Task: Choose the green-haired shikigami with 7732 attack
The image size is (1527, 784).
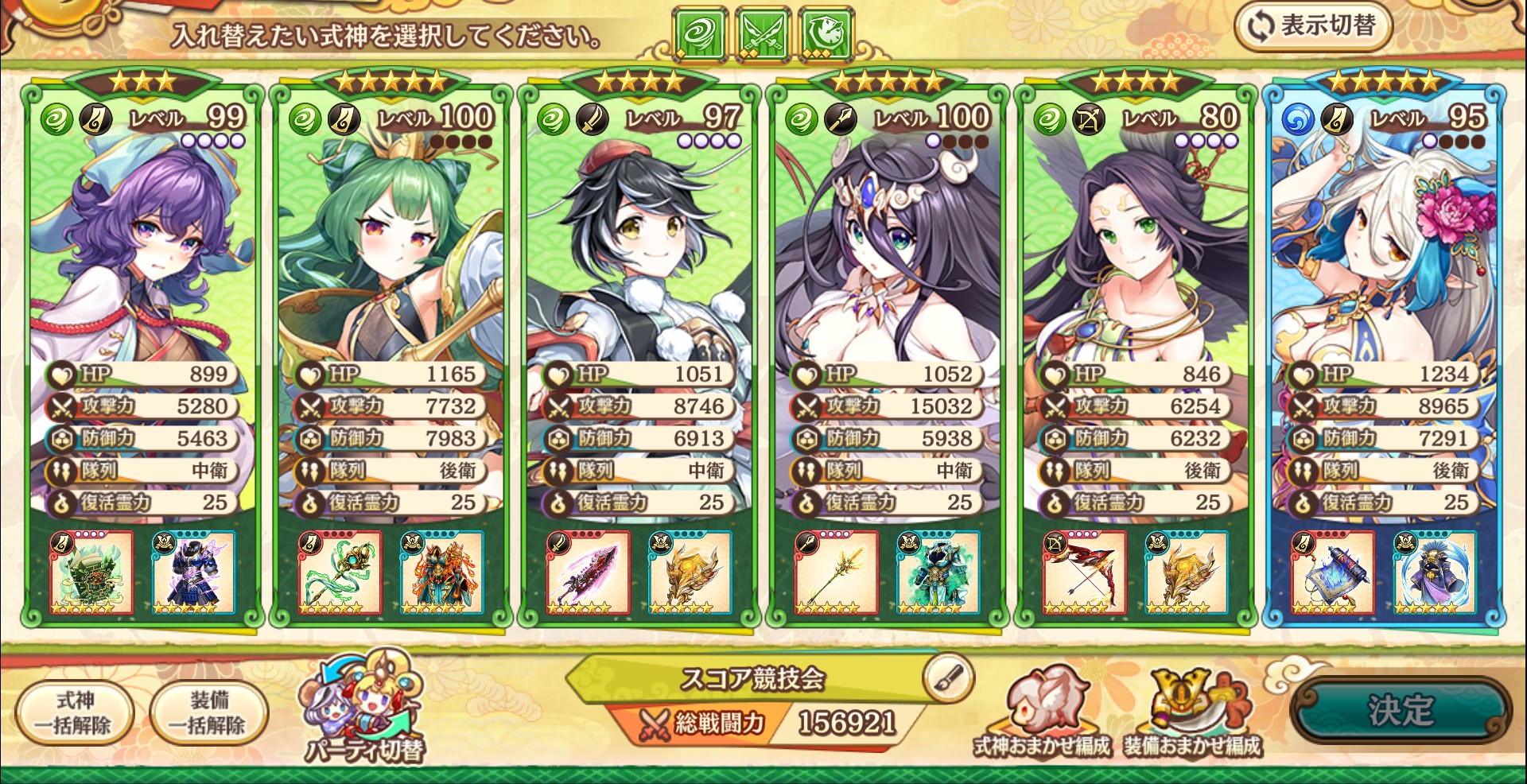Action: (x=390, y=262)
